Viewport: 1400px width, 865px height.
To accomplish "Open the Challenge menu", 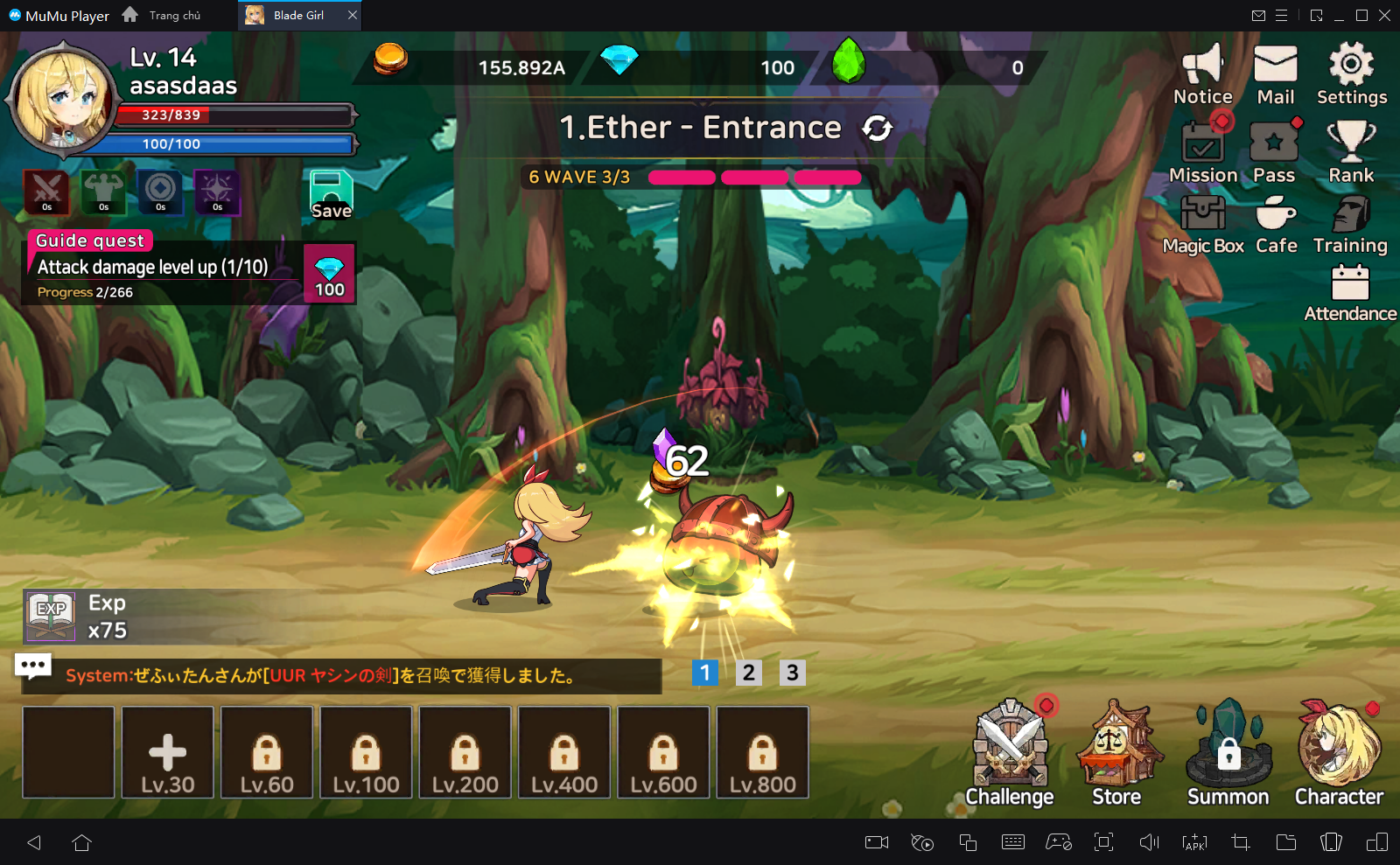I will pos(1010,753).
